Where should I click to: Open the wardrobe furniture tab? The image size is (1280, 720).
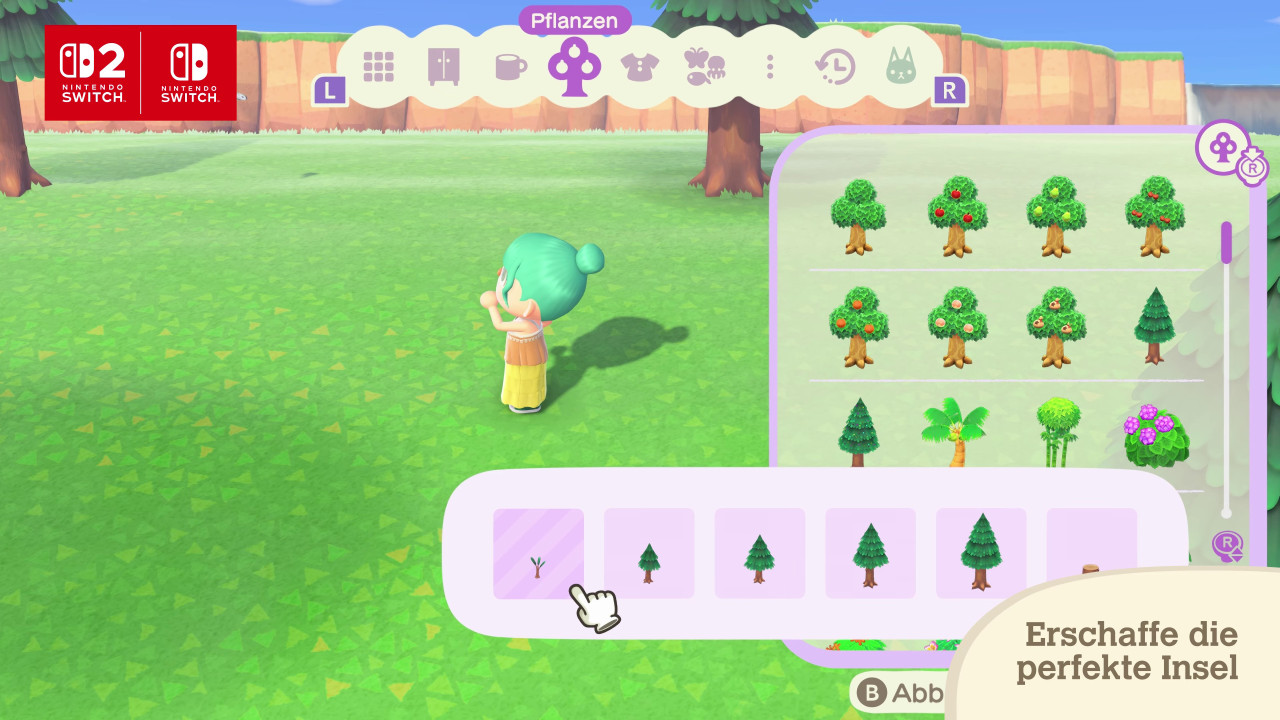tap(444, 66)
